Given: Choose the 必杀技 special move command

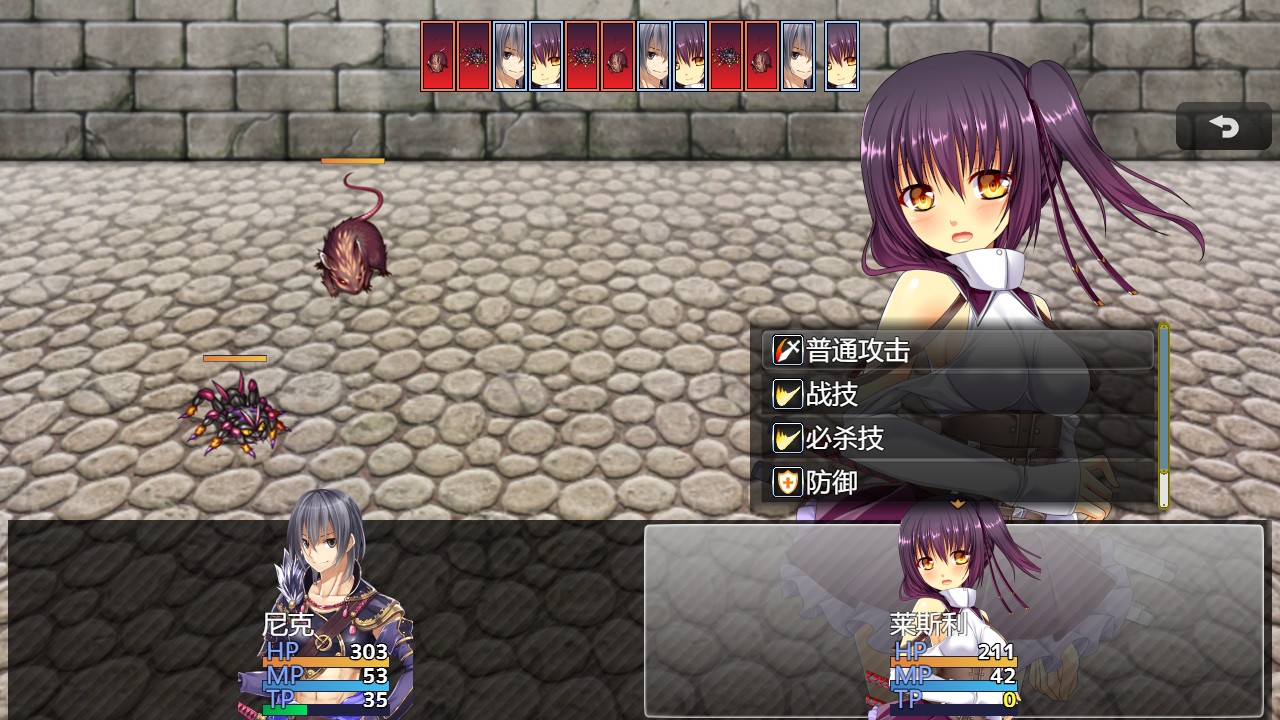Looking at the screenshot, I should (958, 438).
